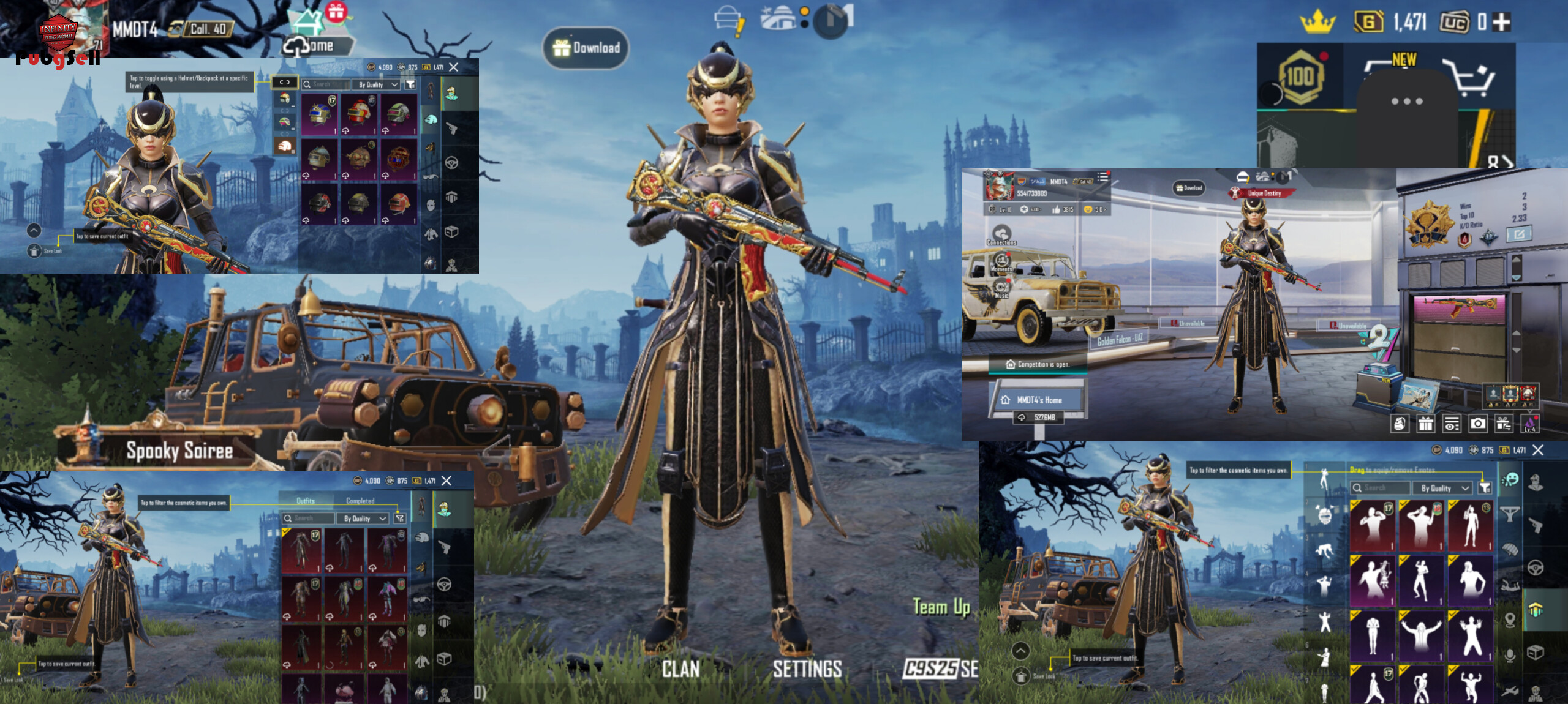Open the Connections icon on profile

(1001, 234)
